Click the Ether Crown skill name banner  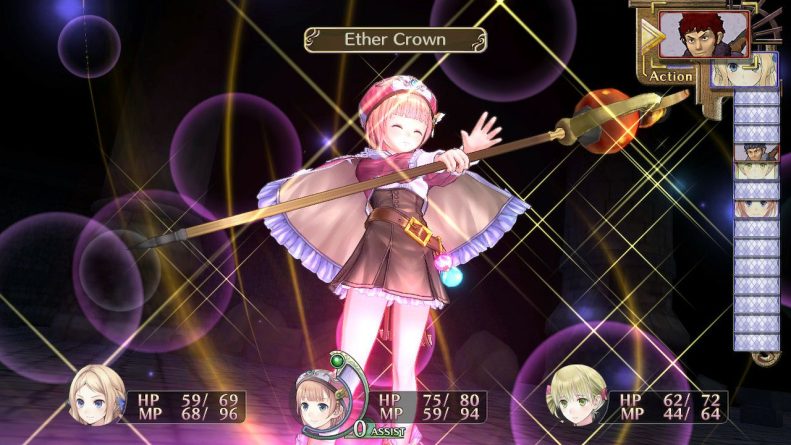click(396, 41)
